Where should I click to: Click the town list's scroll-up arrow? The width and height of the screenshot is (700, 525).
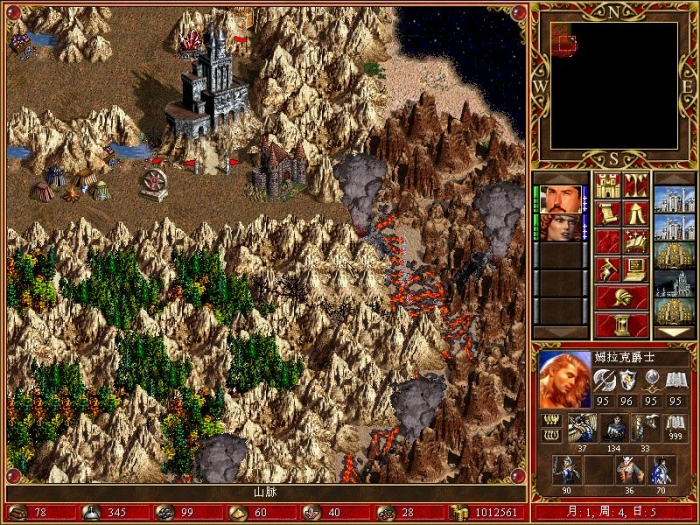click(674, 178)
